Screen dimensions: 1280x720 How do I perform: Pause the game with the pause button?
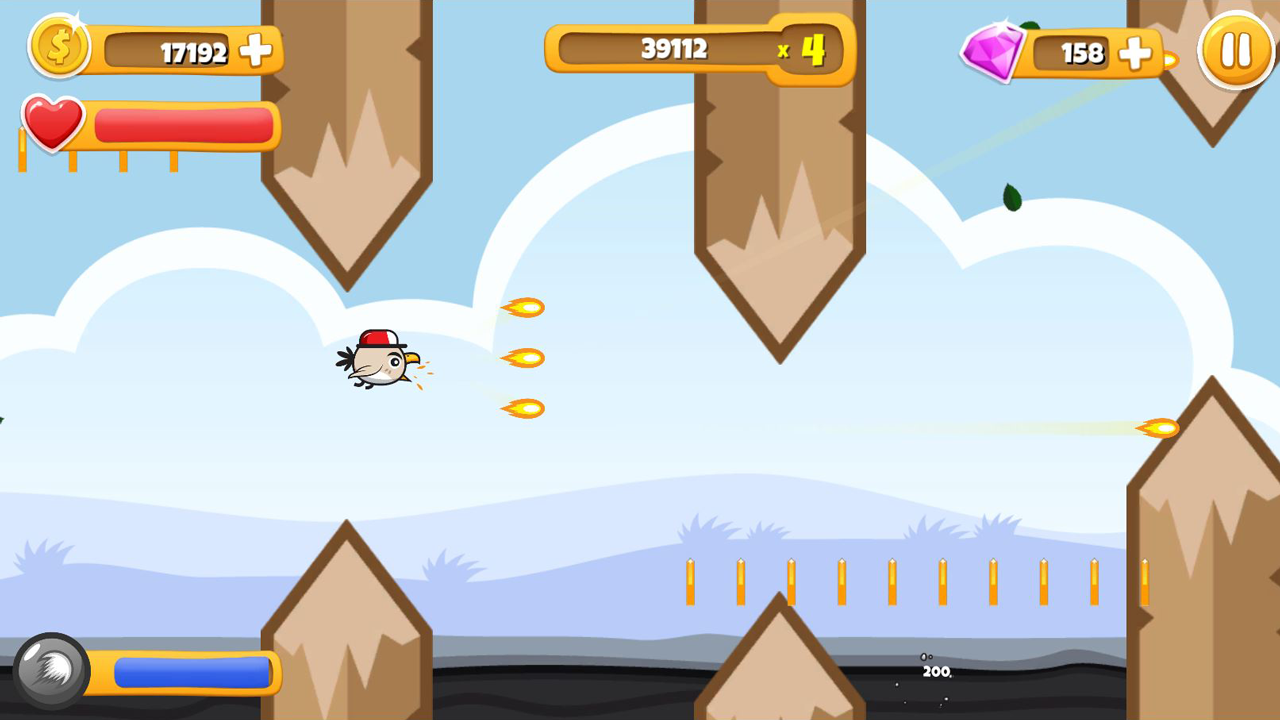click(1236, 49)
